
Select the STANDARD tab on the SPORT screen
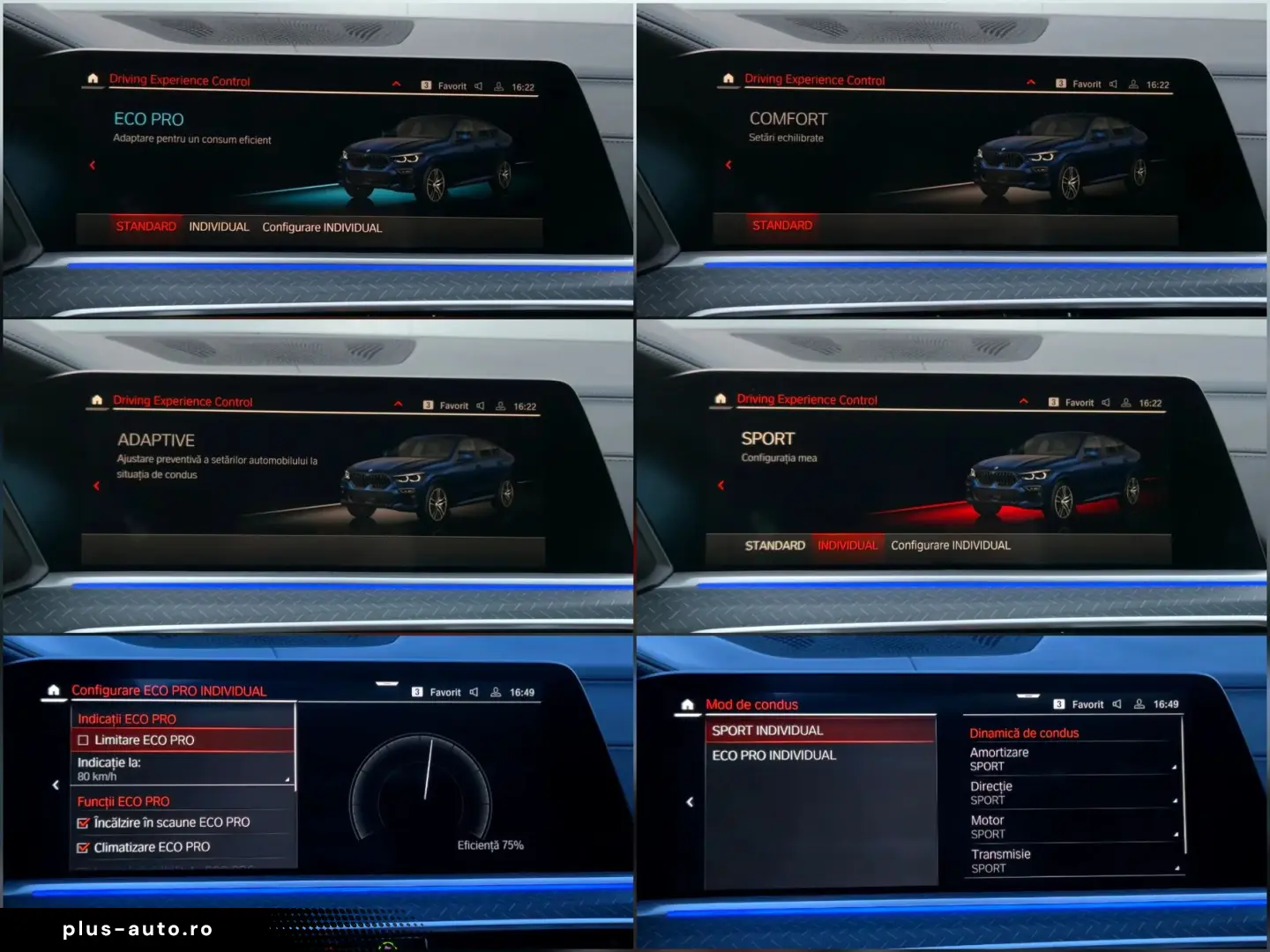point(775,545)
